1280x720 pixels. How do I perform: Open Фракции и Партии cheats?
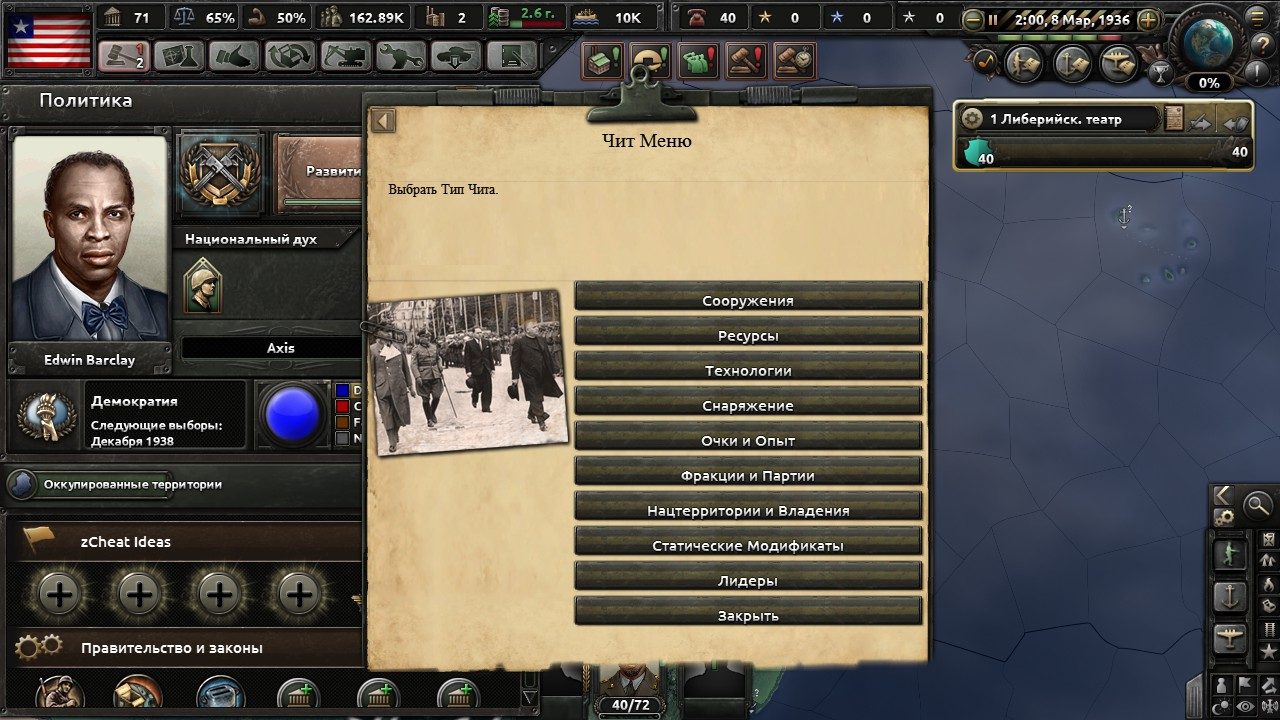coord(748,475)
